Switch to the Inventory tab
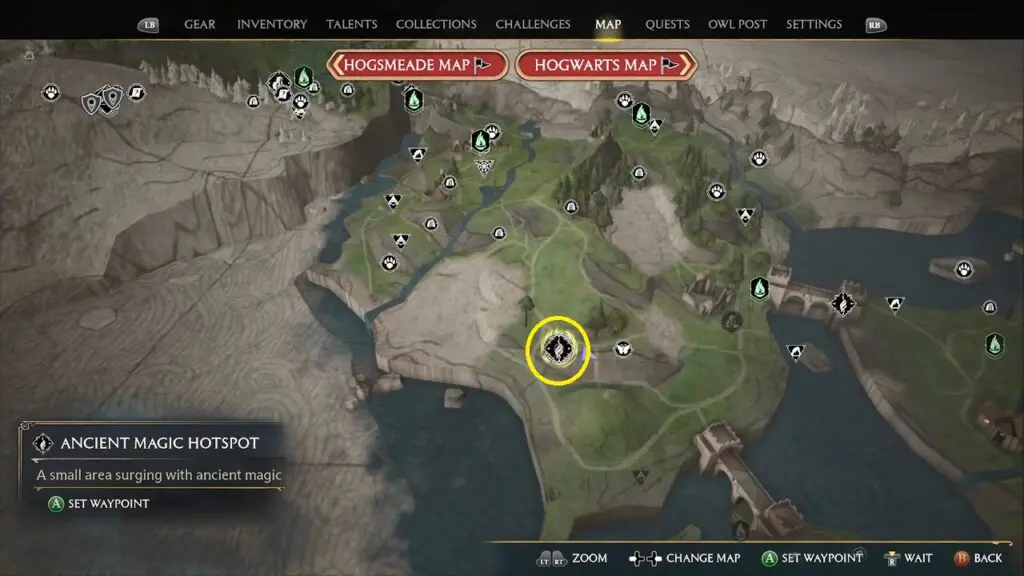This screenshot has height=576, width=1024. tap(273, 24)
